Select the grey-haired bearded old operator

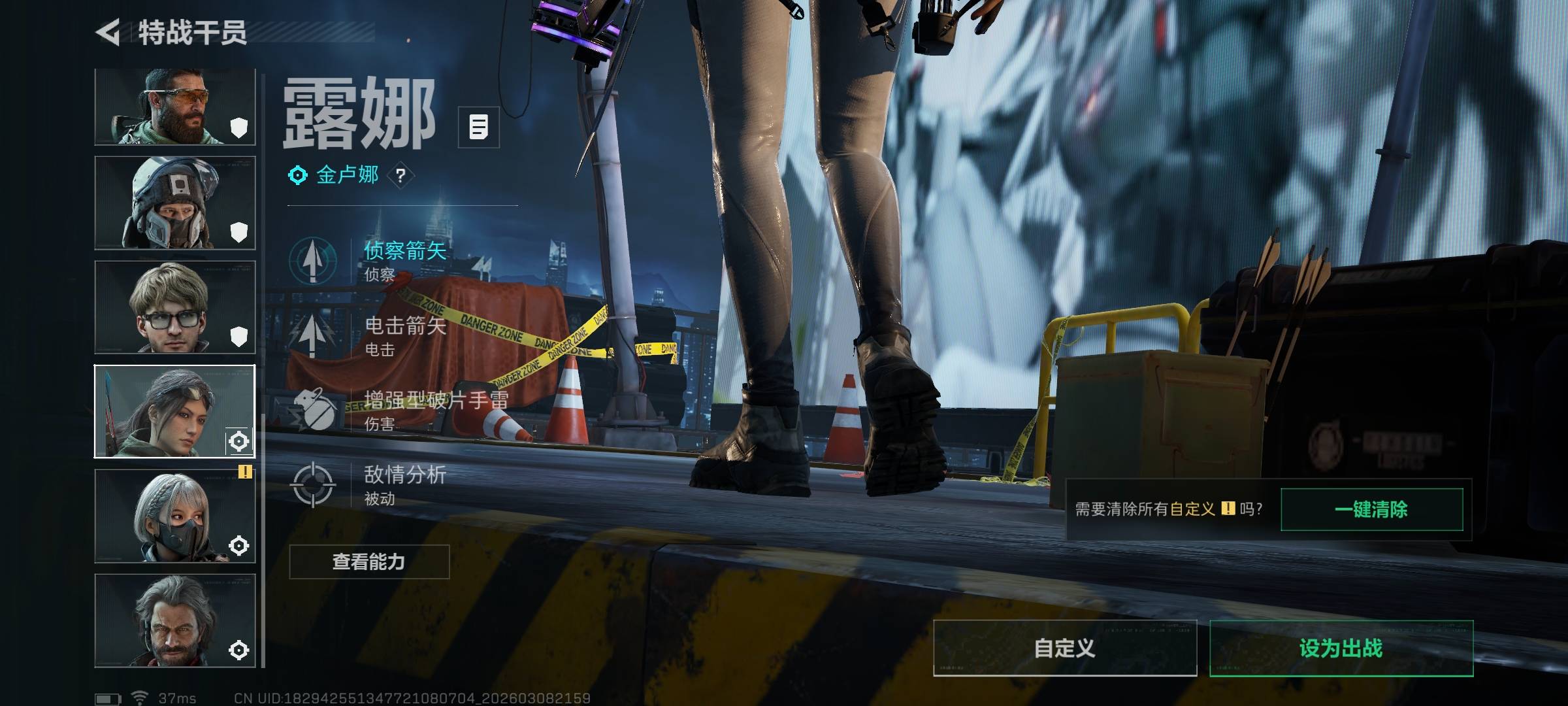tap(174, 620)
